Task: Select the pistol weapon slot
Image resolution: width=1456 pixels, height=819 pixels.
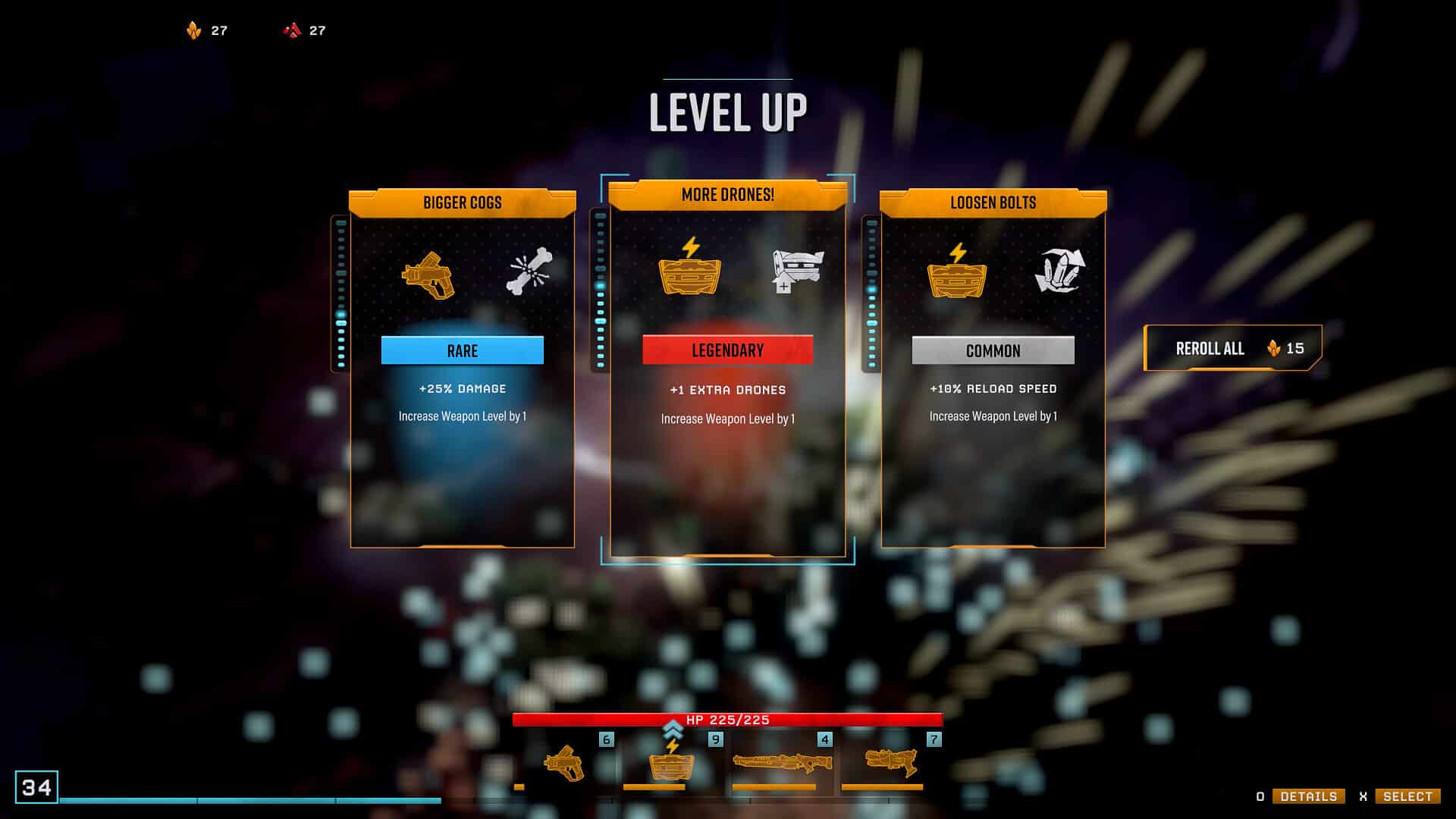Action: [565, 763]
